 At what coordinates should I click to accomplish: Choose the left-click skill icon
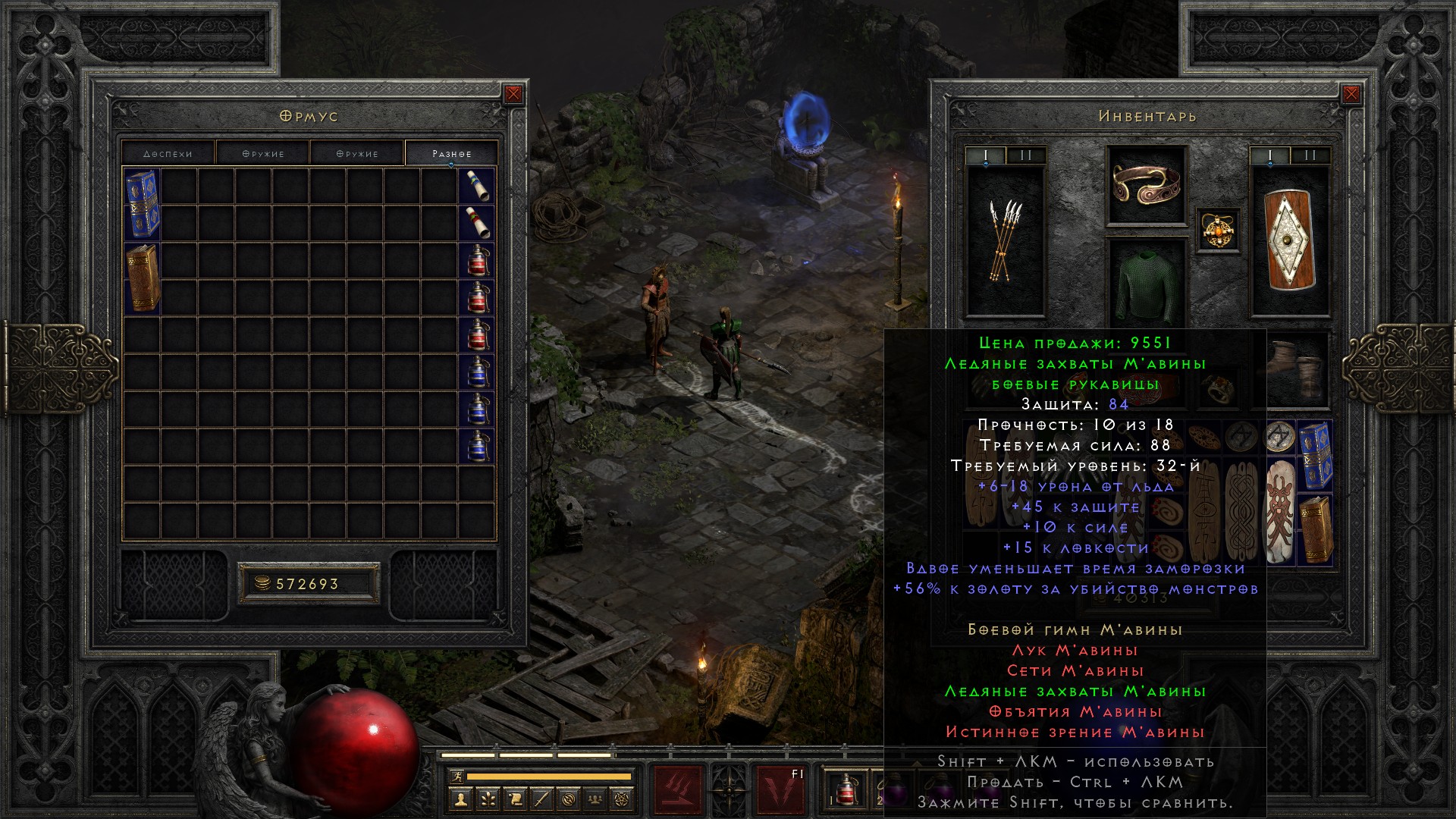[x=677, y=790]
